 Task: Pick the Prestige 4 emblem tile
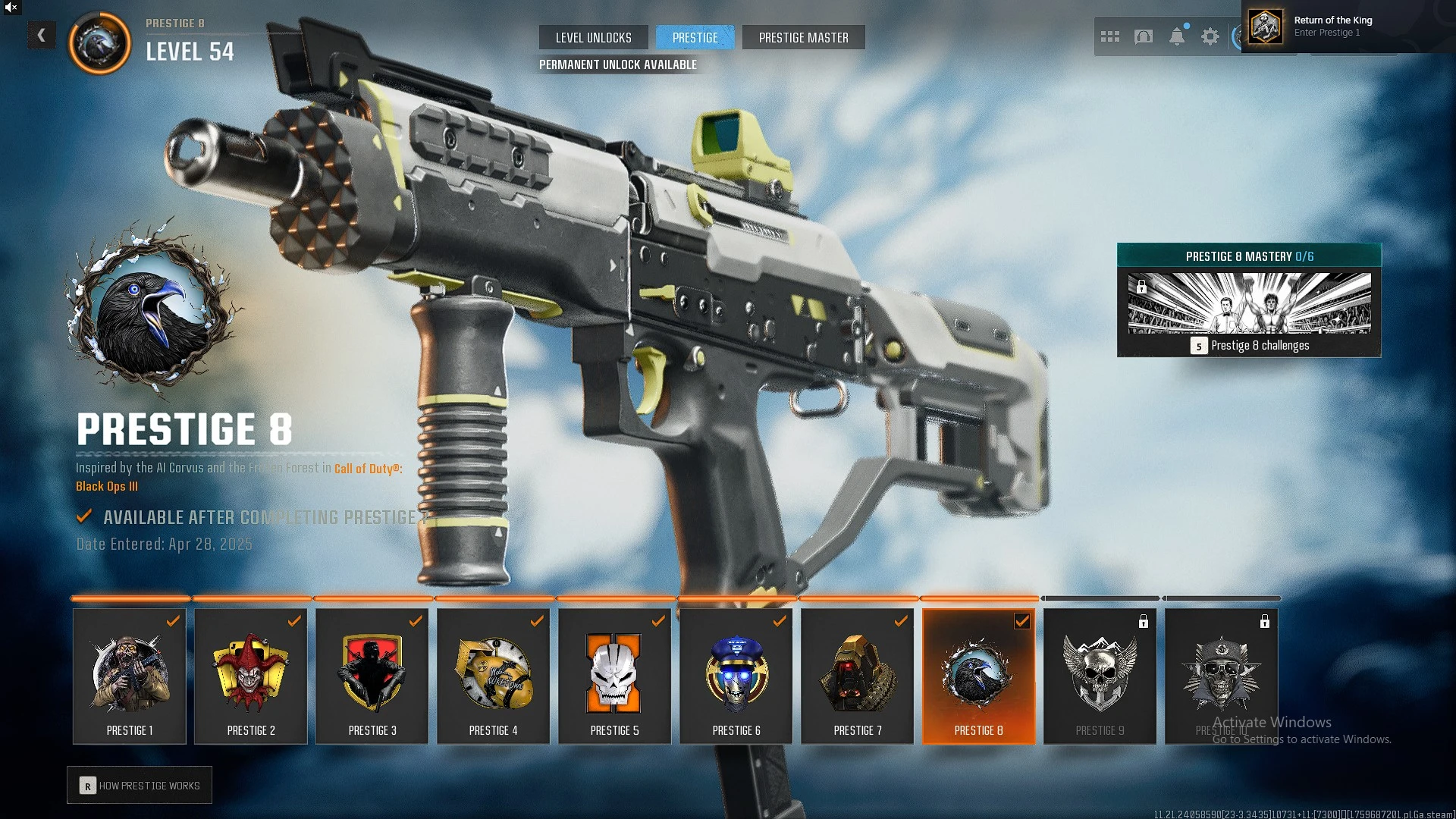(494, 676)
